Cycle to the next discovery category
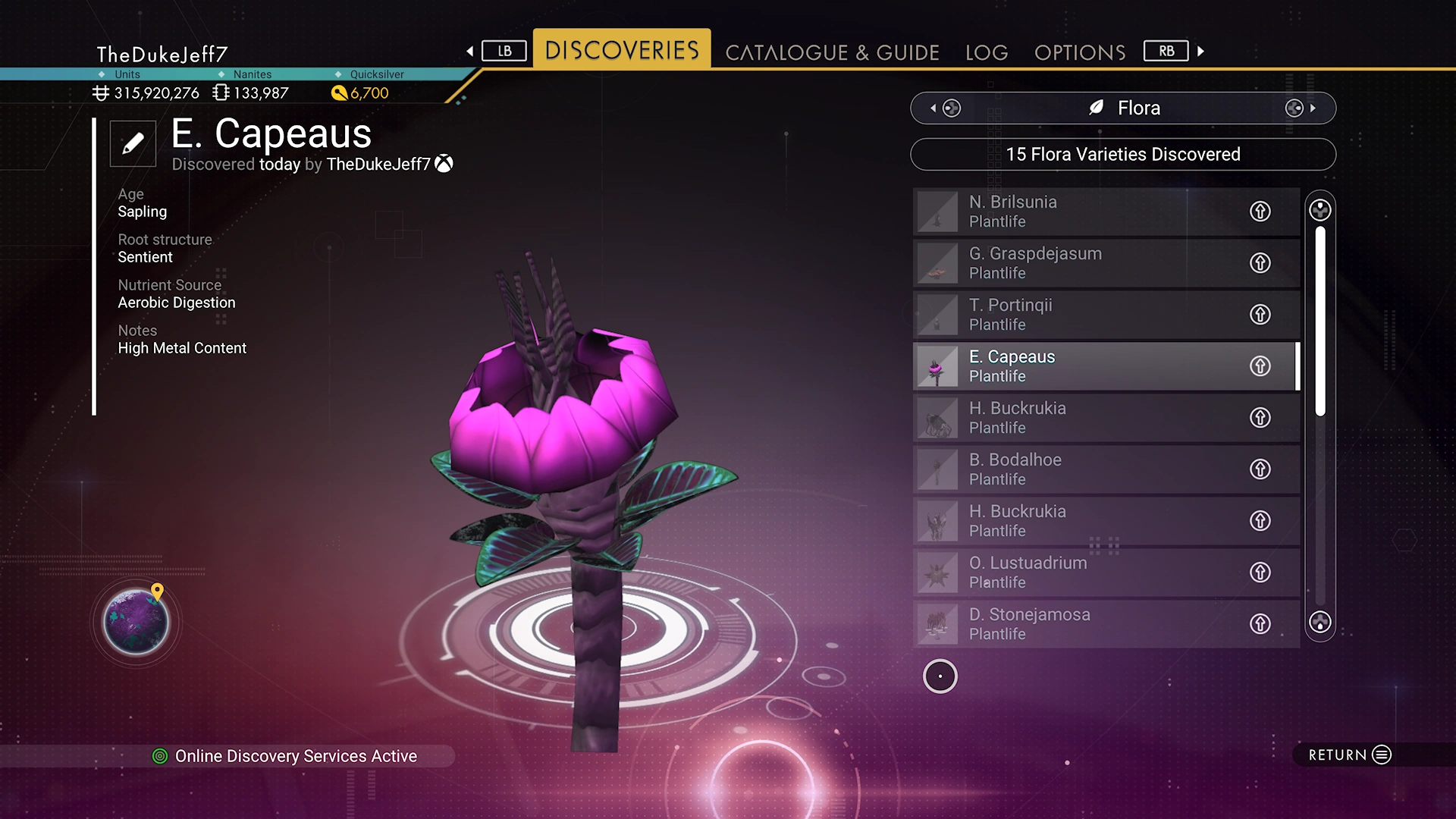This screenshot has width=1456, height=819. (1300, 108)
